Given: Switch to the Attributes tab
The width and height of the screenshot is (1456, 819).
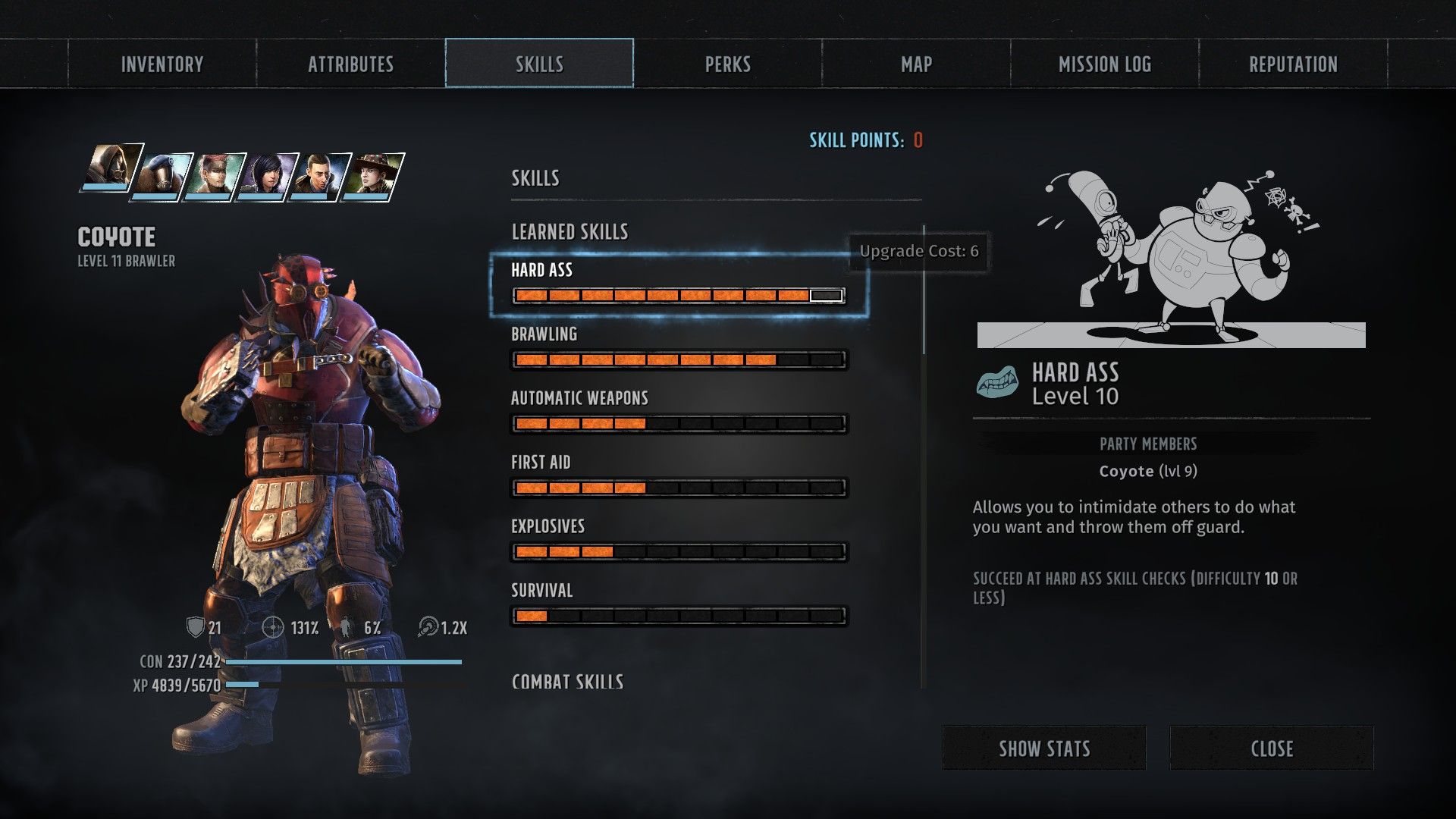Looking at the screenshot, I should (350, 64).
